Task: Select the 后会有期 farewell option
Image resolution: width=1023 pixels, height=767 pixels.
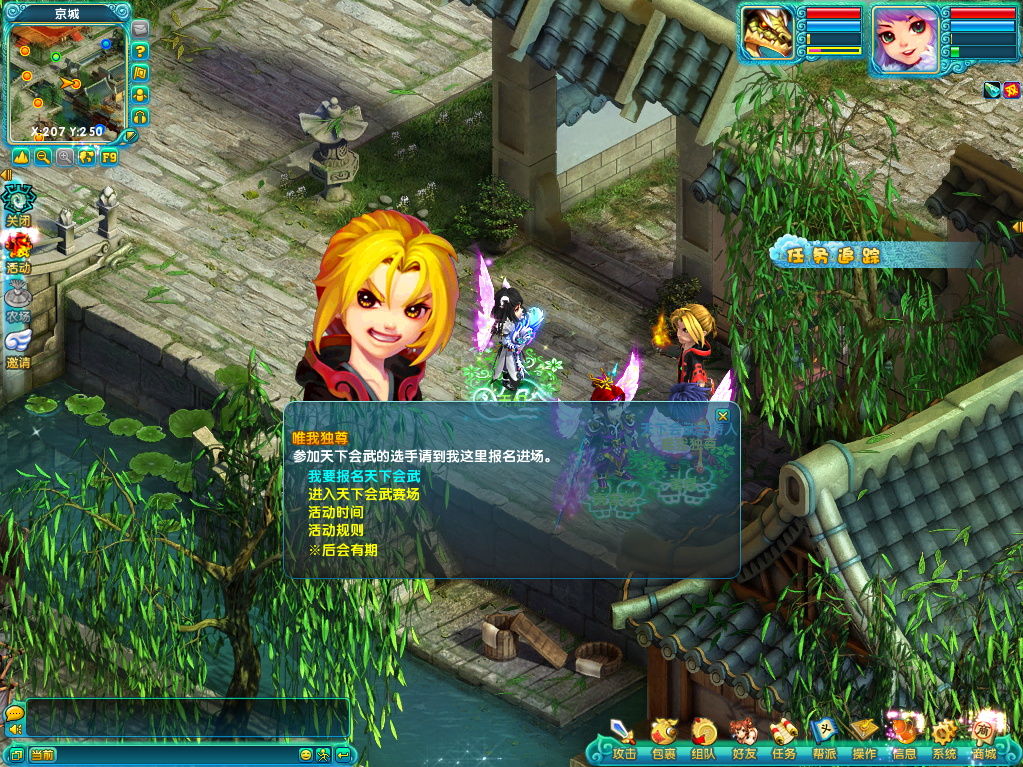Action: 343,550
